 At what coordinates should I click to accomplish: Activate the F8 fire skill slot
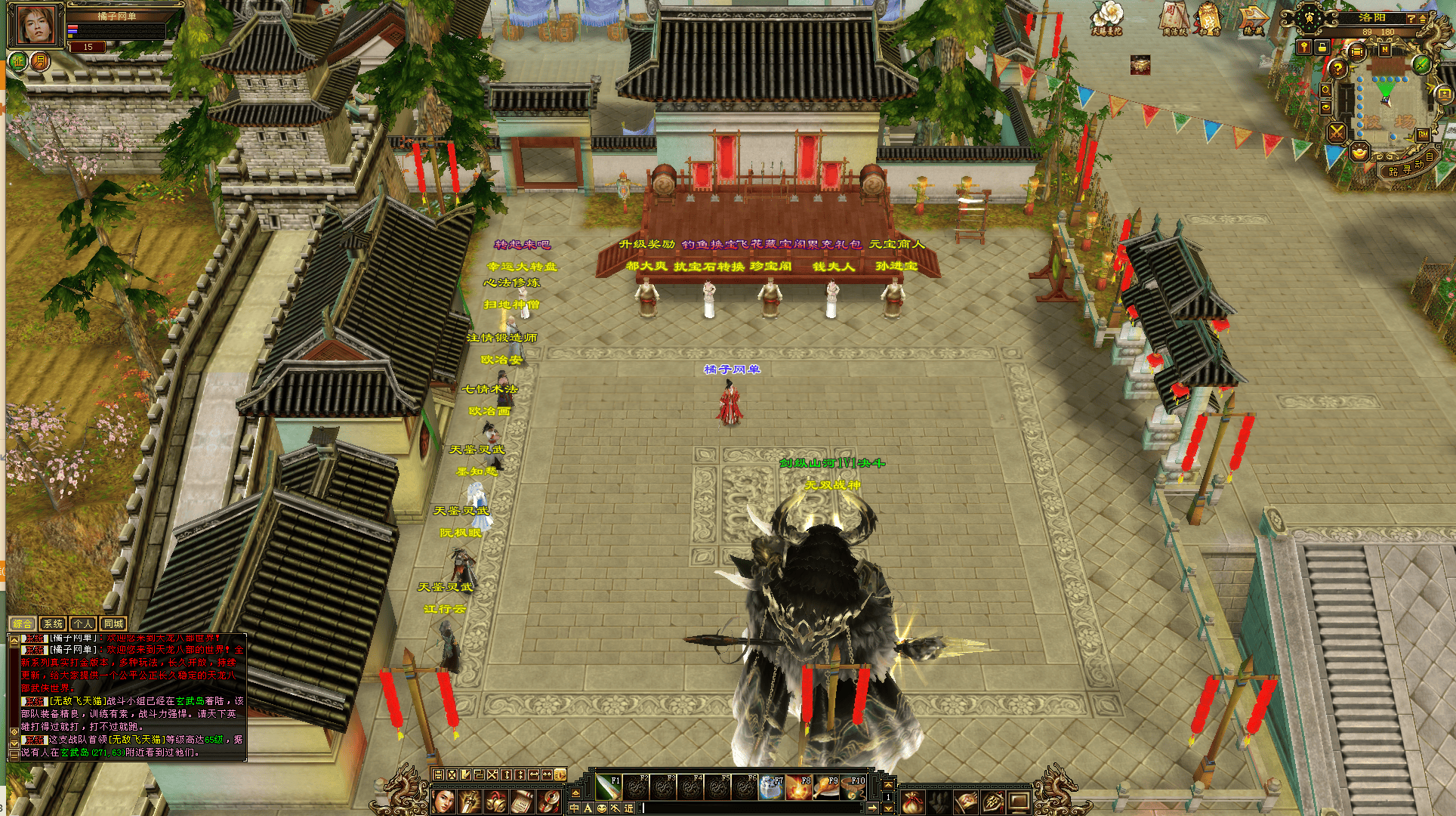(x=799, y=788)
